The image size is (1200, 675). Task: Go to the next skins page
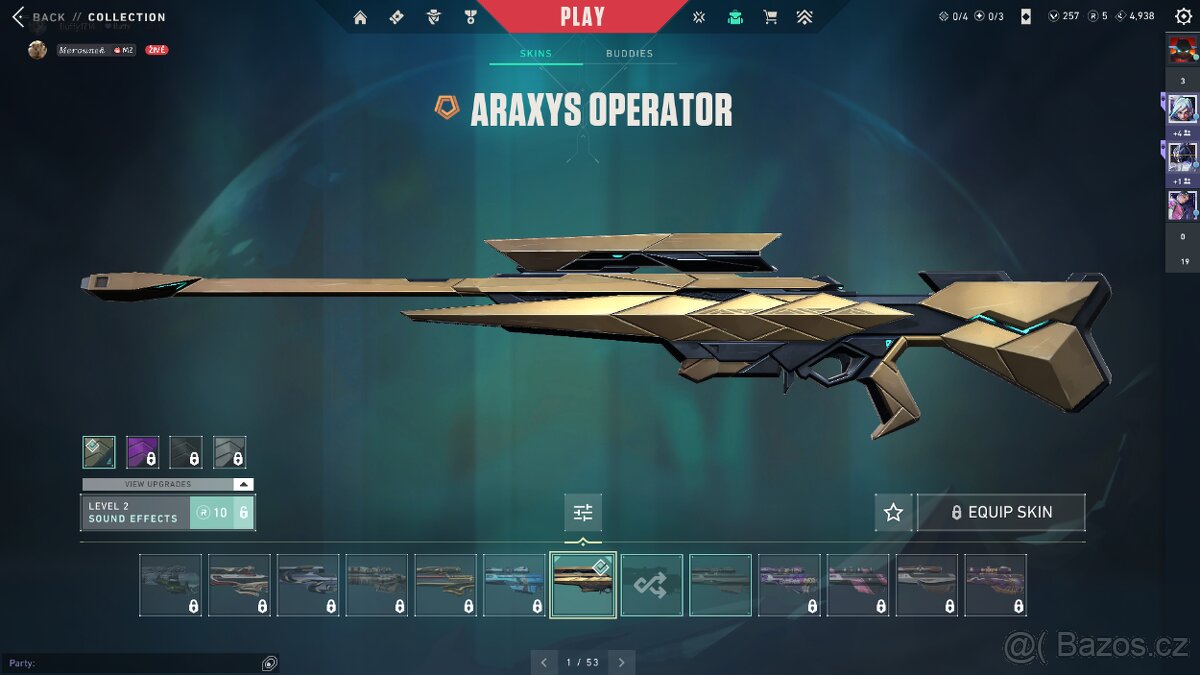pyautogui.click(x=622, y=662)
